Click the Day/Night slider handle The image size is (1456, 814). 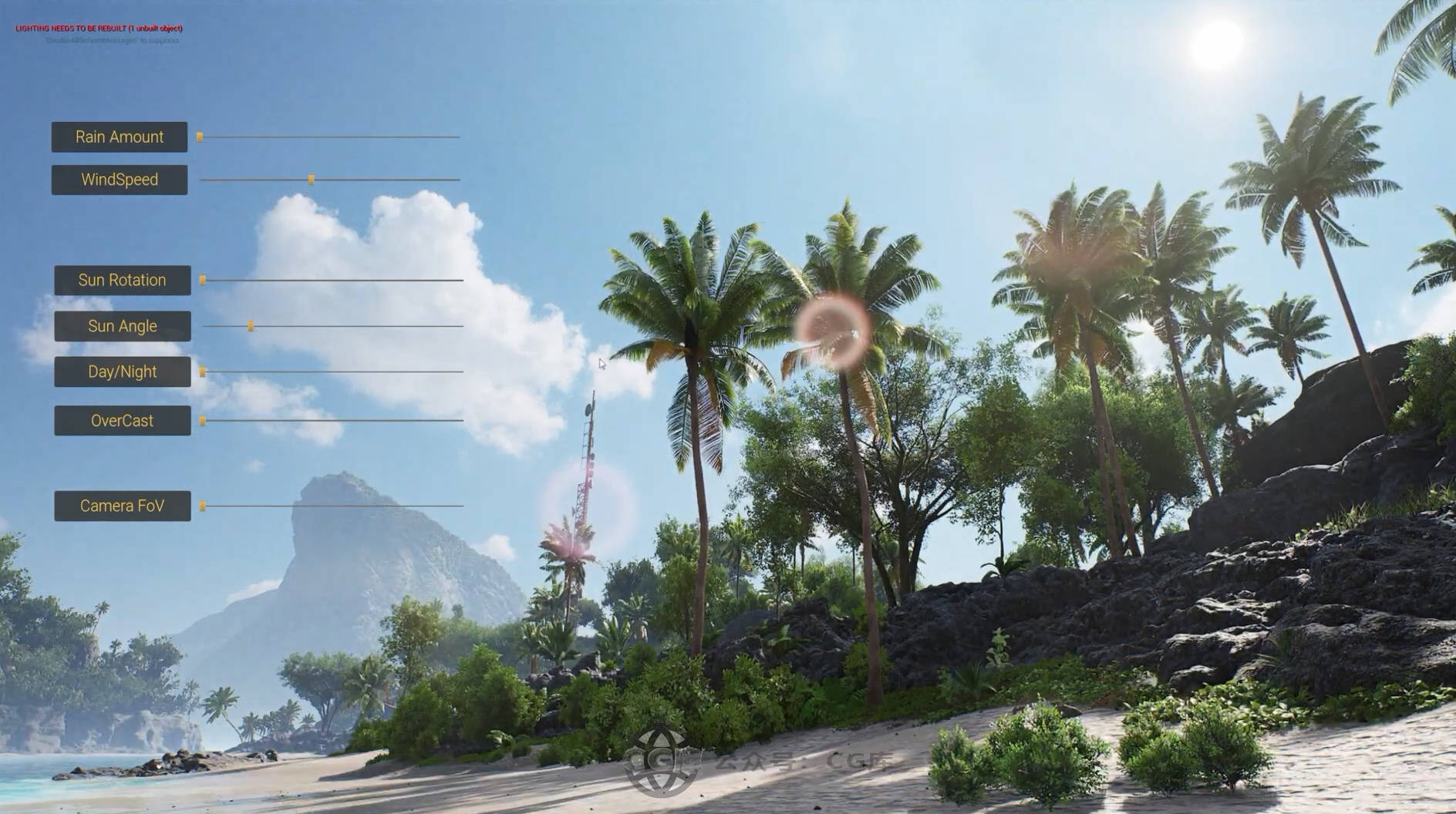(x=203, y=372)
